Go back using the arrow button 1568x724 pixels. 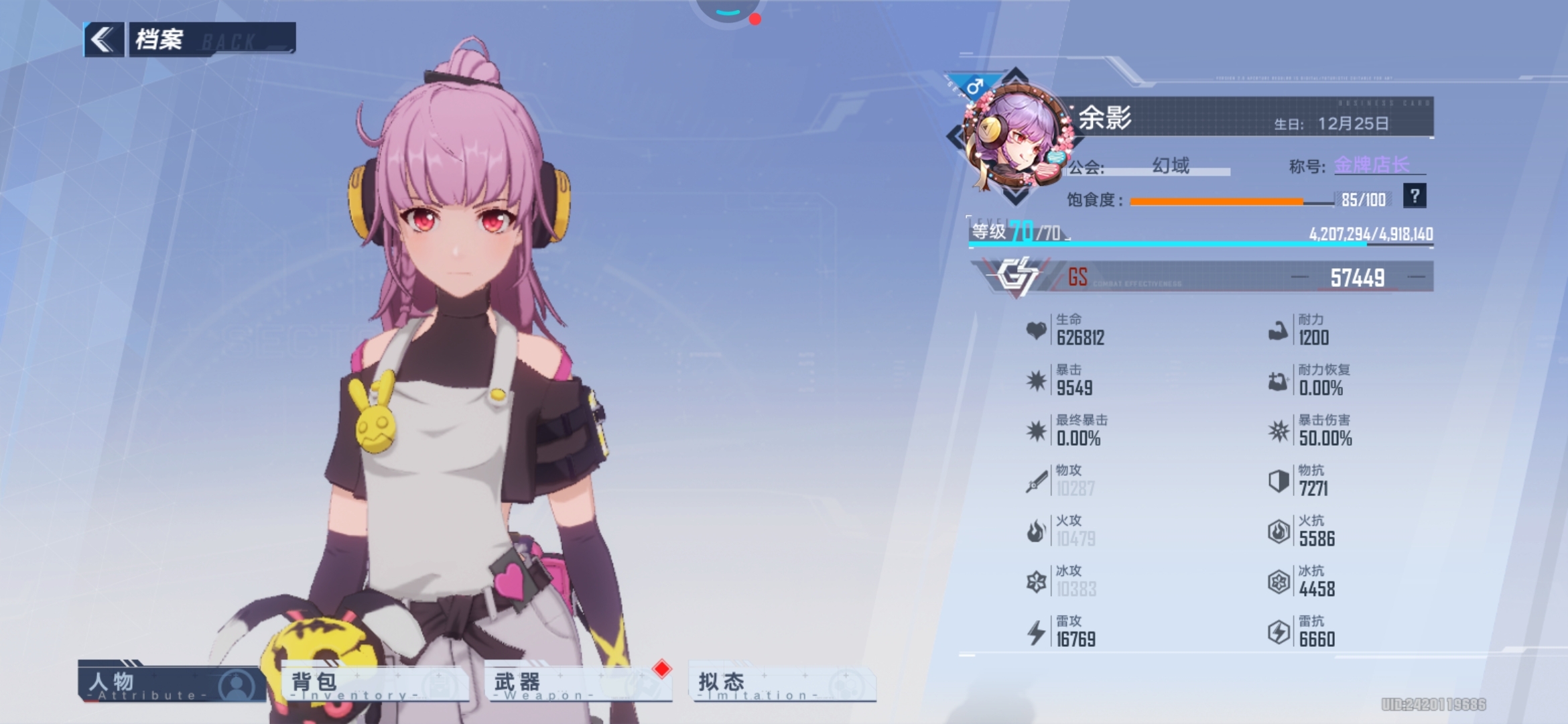[x=103, y=40]
